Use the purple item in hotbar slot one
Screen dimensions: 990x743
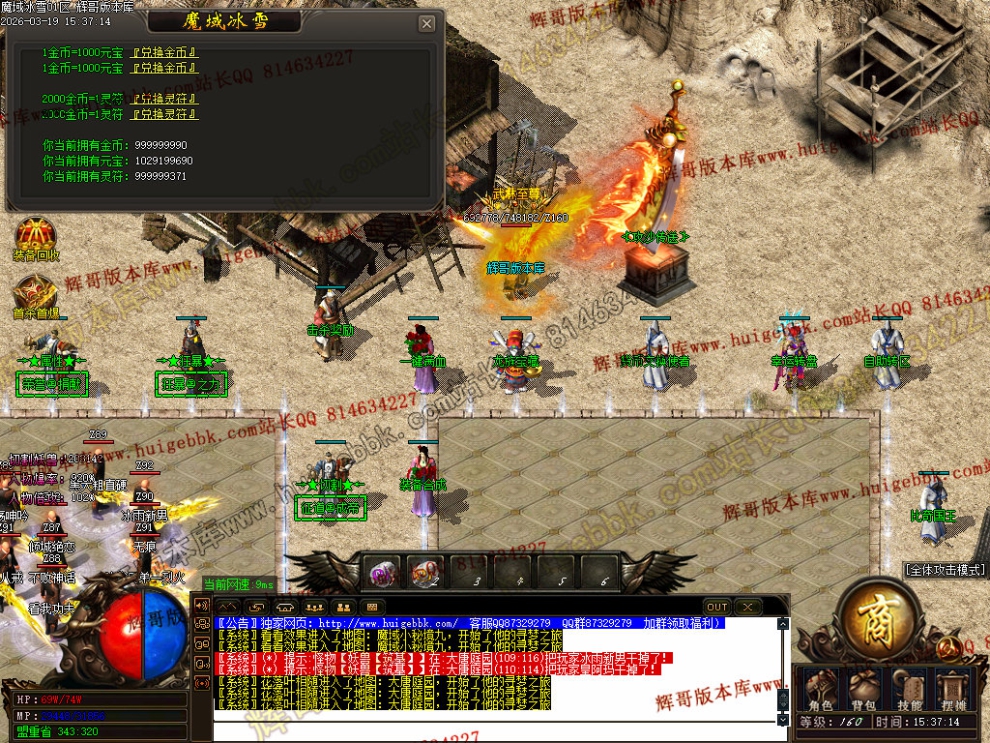[380, 573]
